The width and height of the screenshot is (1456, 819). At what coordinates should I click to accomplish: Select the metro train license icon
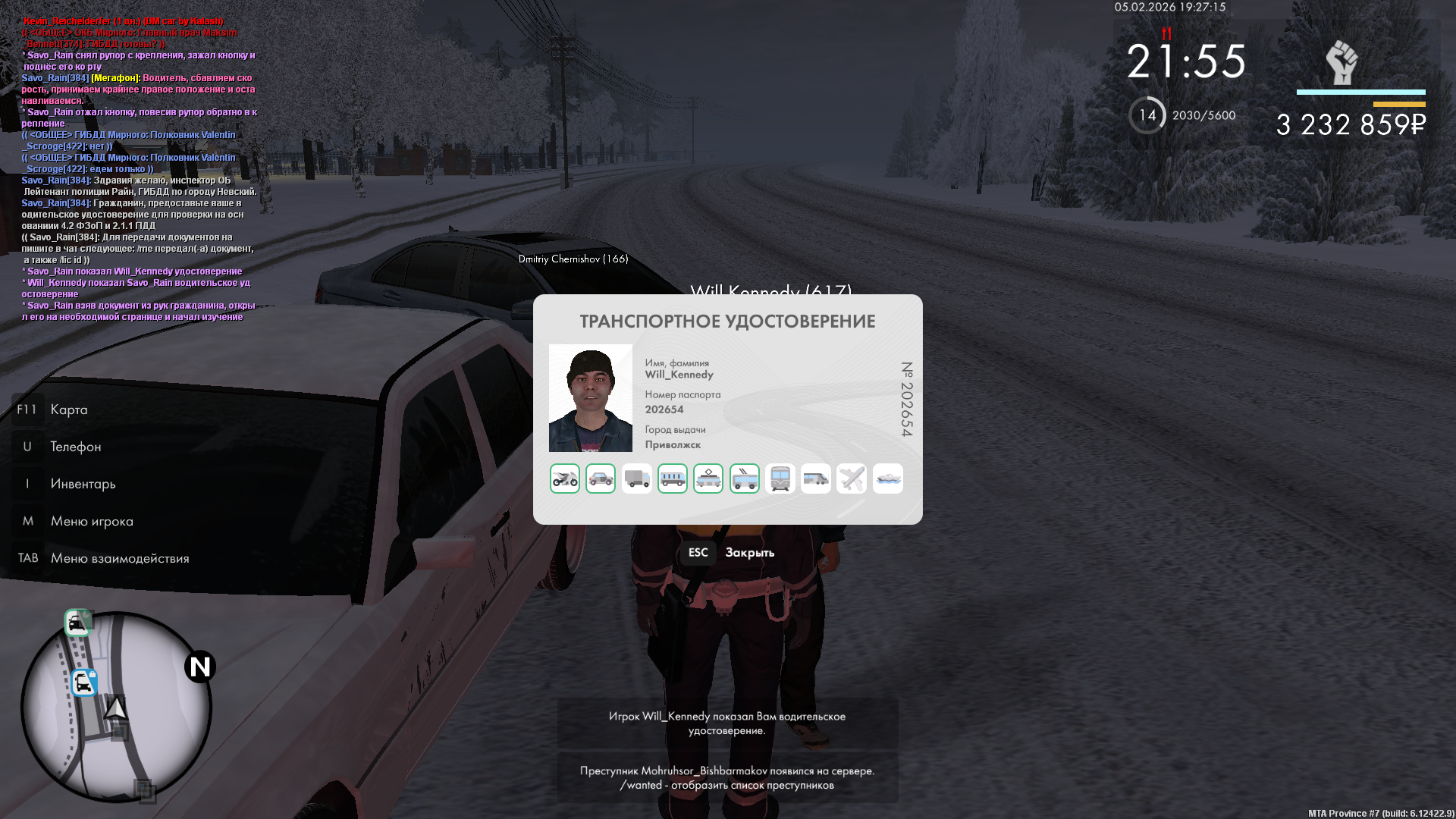(x=780, y=479)
